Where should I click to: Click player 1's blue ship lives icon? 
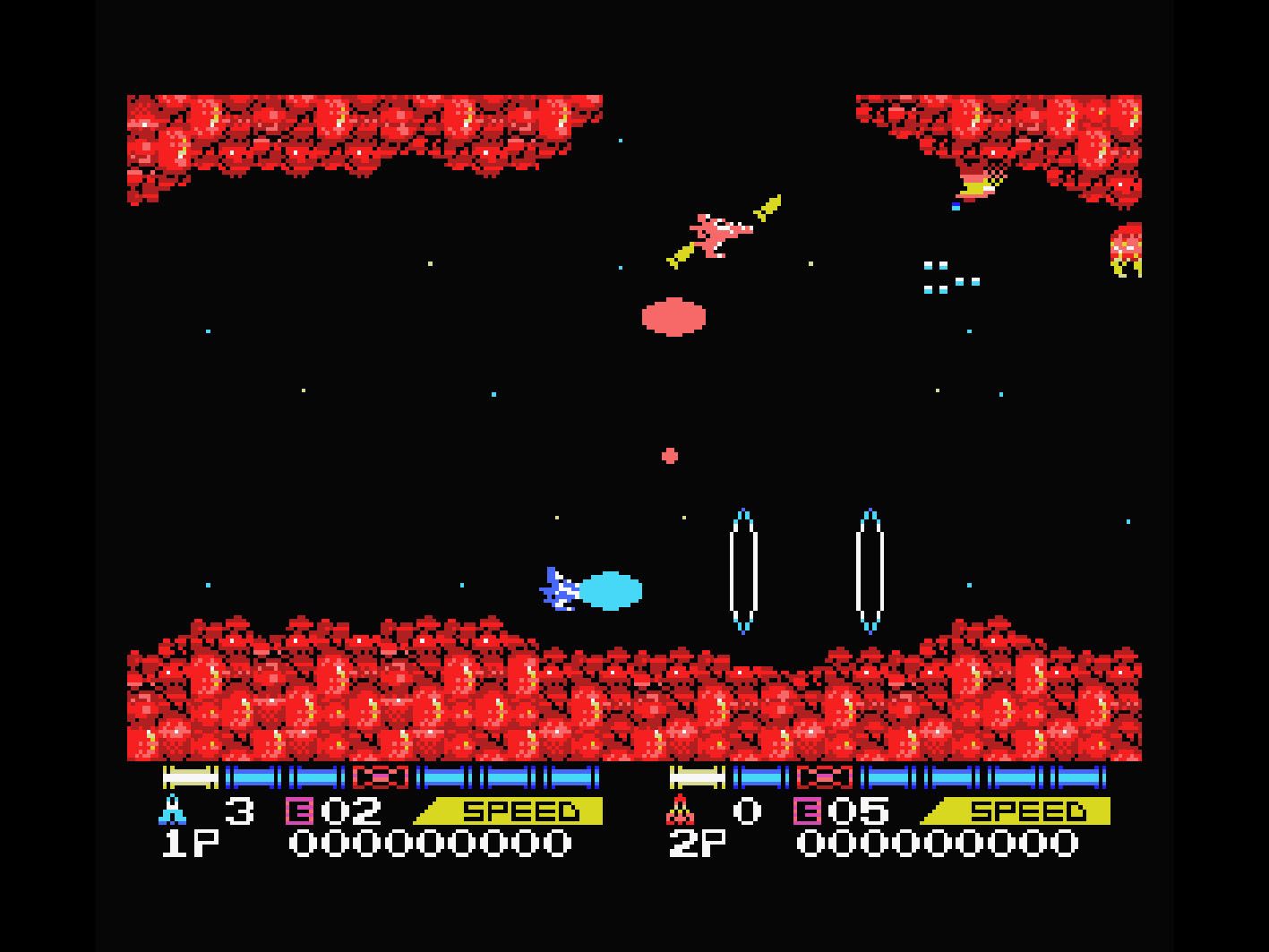point(172,810)
